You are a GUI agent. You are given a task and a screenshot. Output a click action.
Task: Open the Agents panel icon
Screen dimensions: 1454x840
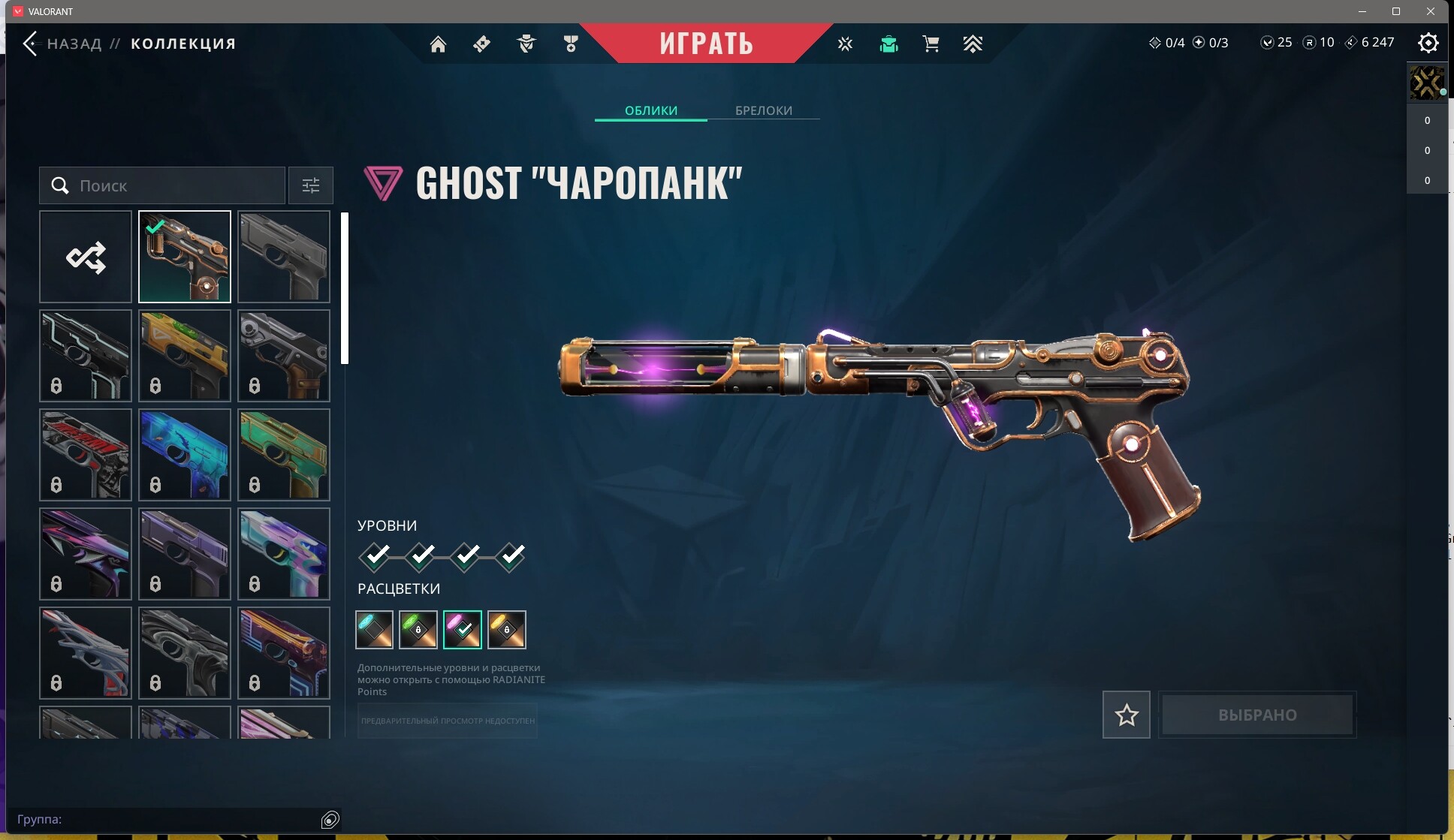tap(526, 44)
